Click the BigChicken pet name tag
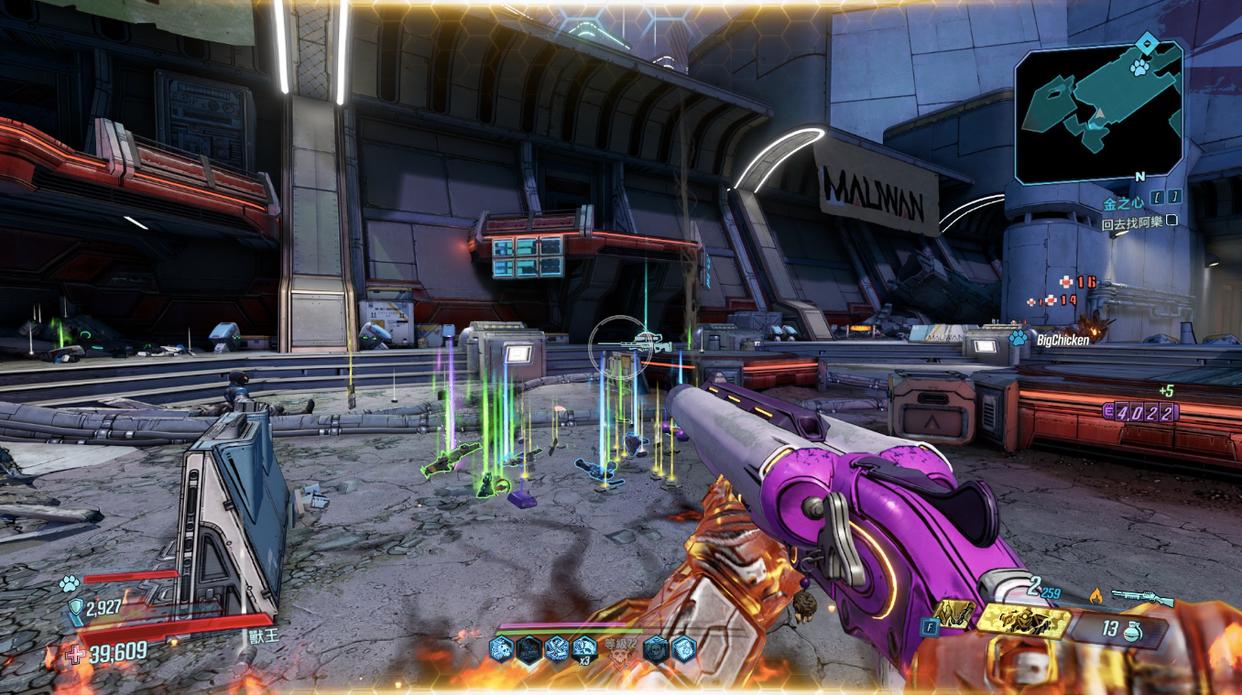Image resolution: width=1242 pixels, height=695 pixels. (1062, 340)
